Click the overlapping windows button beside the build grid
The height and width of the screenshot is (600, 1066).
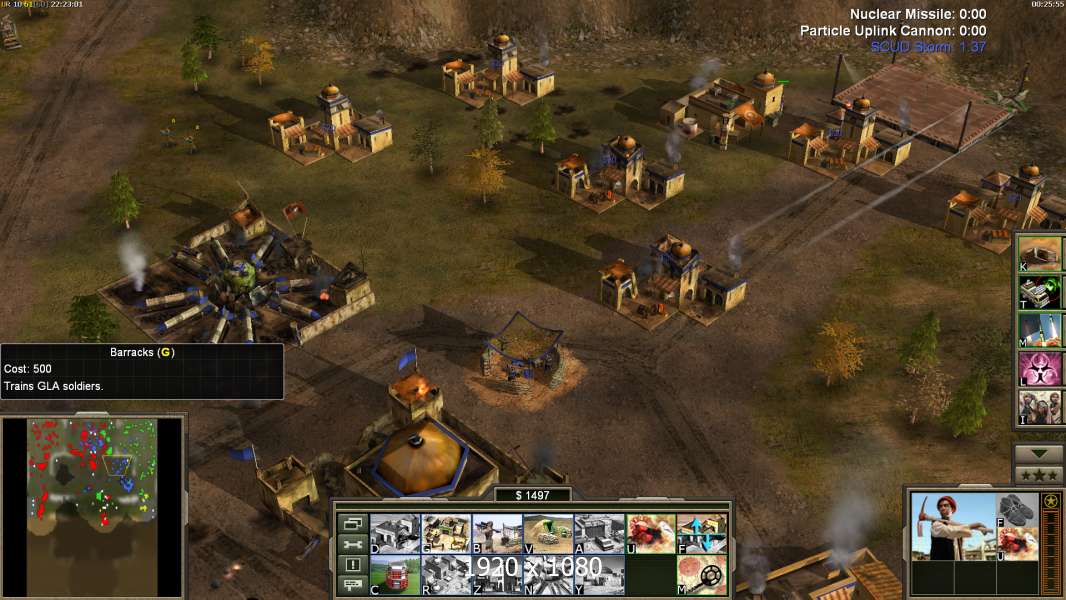350,523
